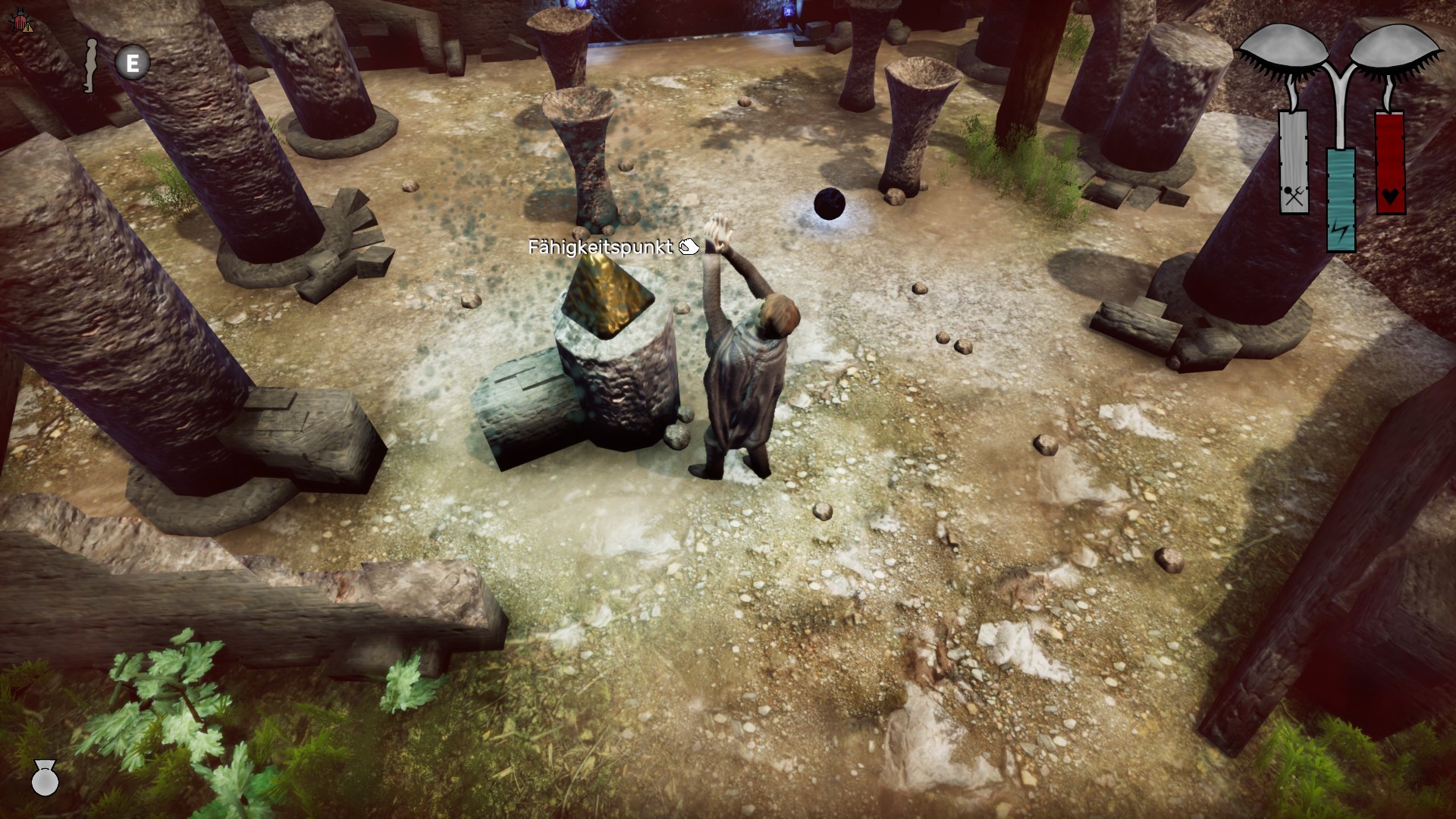Viewport: 1456px width, 819px height.
Task: Open the inventory bag icon bottom-left
Action: (45, 780)
